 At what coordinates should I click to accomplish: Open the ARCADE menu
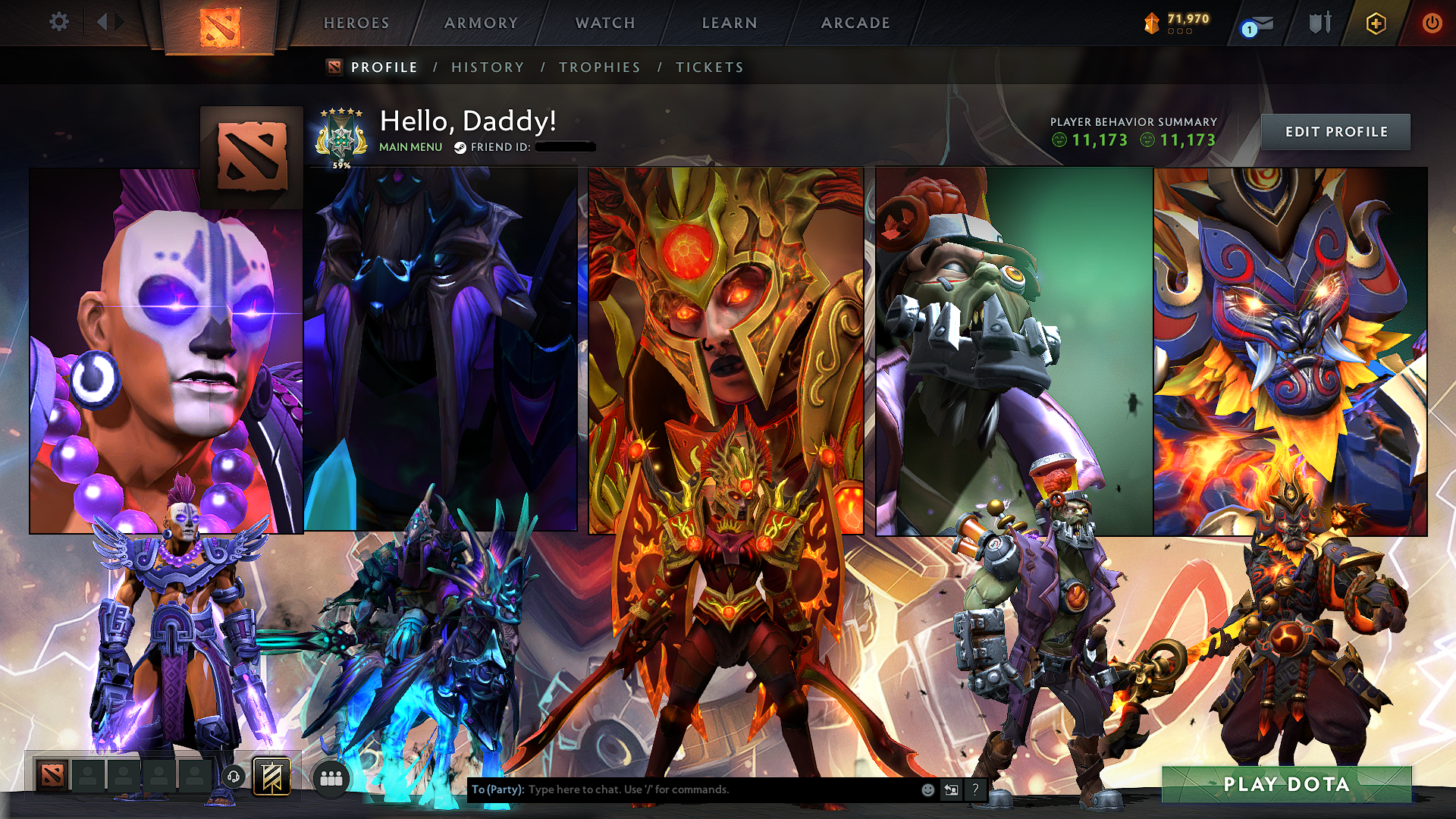point(856,23)
